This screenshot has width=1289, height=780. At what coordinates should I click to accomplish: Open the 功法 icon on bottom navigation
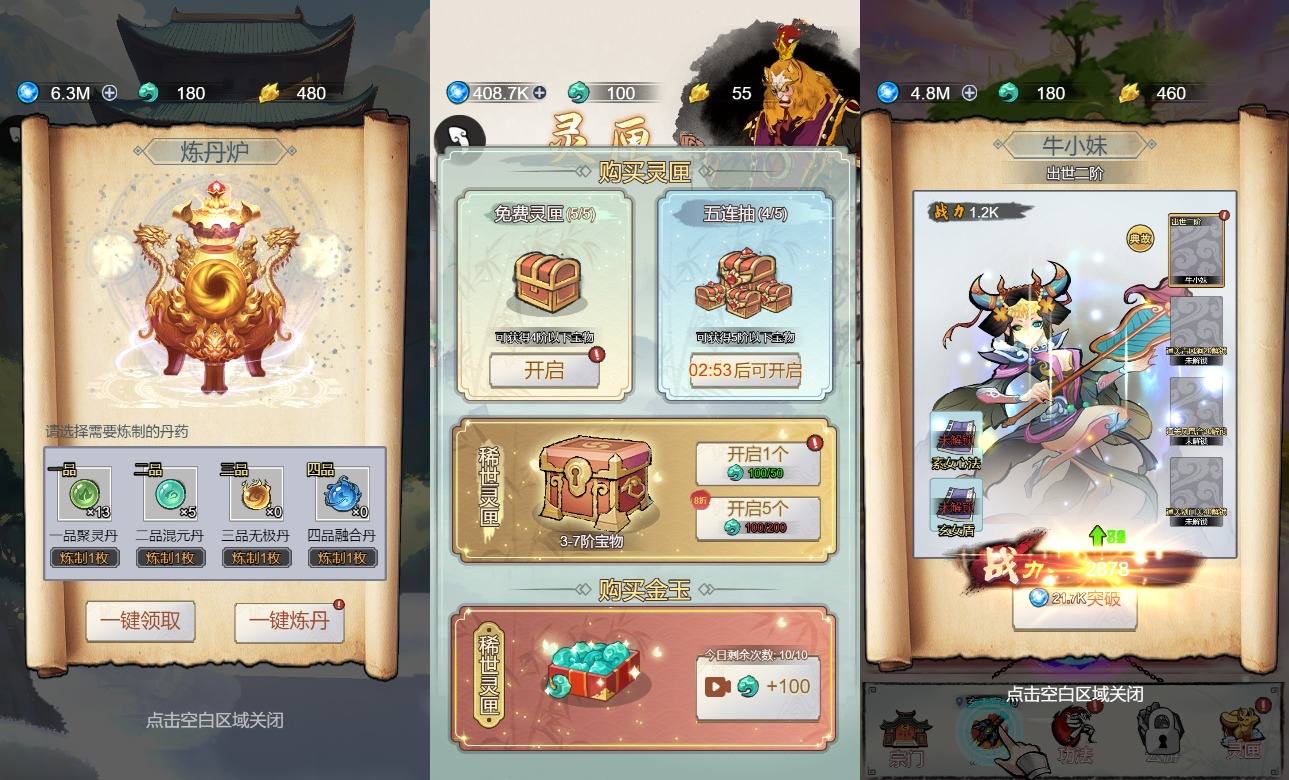tap(1075, 732)
